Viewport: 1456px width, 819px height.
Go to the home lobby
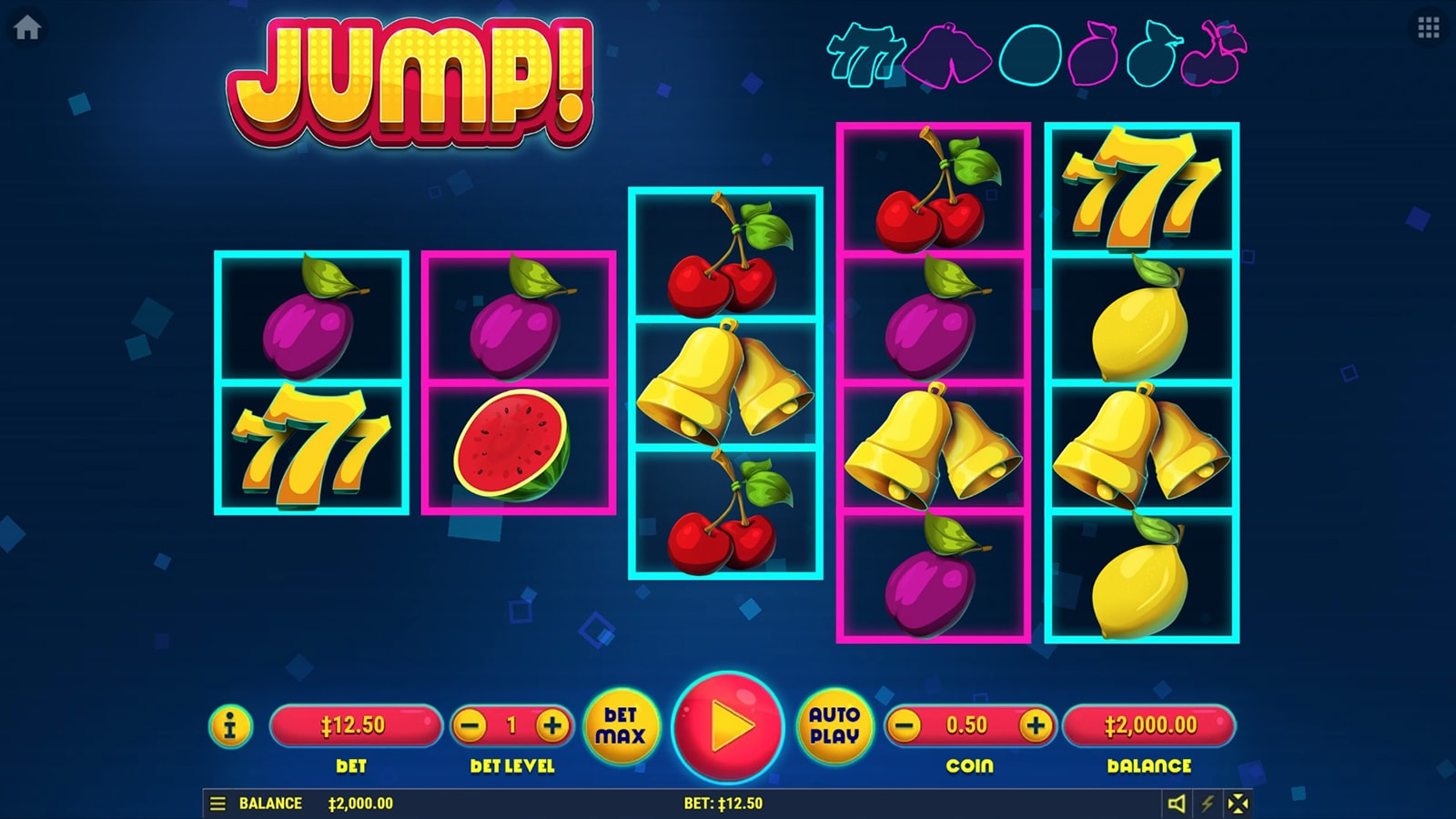[x=27, y=27]
